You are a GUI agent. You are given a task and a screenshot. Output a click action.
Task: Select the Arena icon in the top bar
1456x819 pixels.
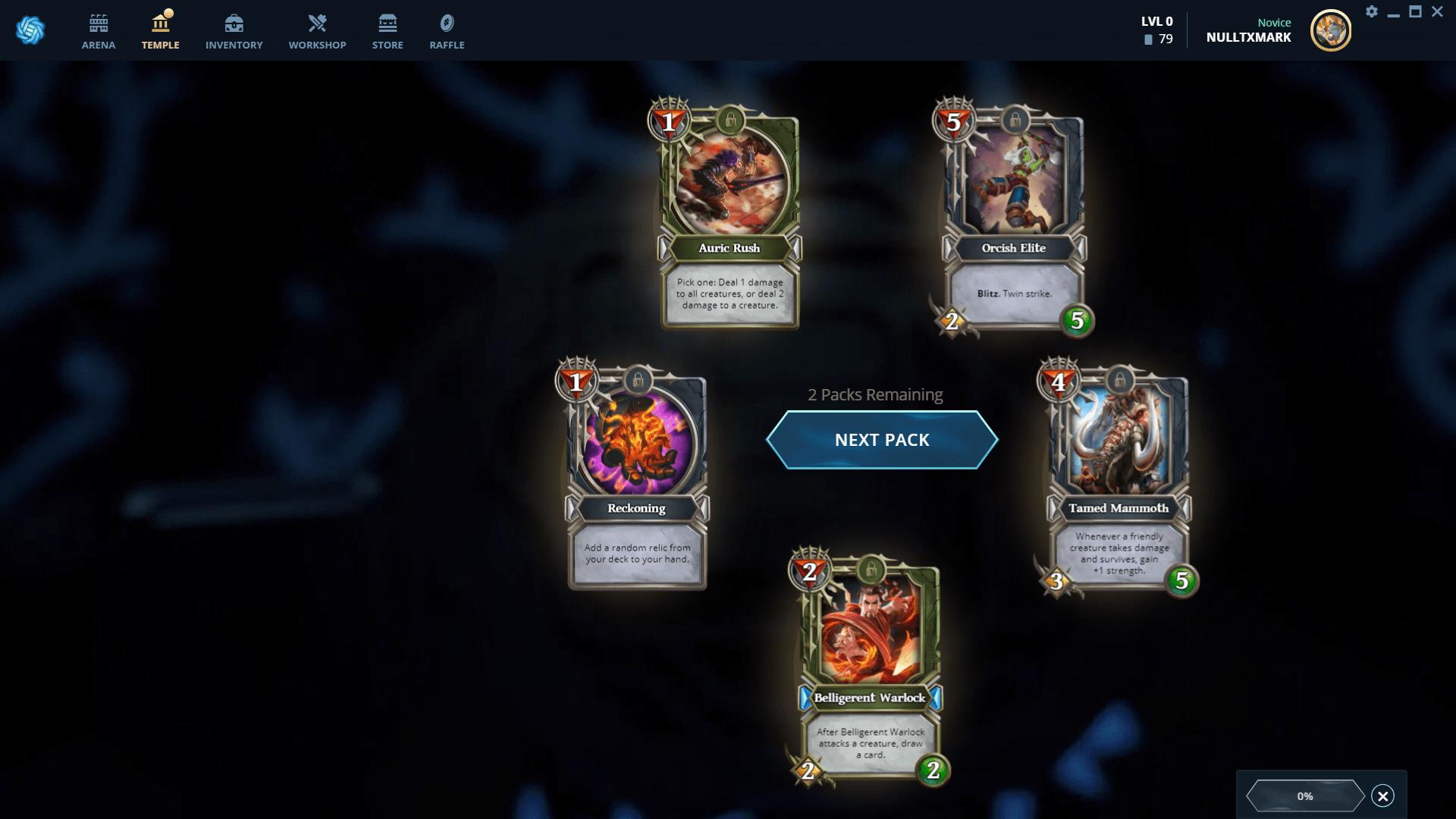[x=98, y=23]
